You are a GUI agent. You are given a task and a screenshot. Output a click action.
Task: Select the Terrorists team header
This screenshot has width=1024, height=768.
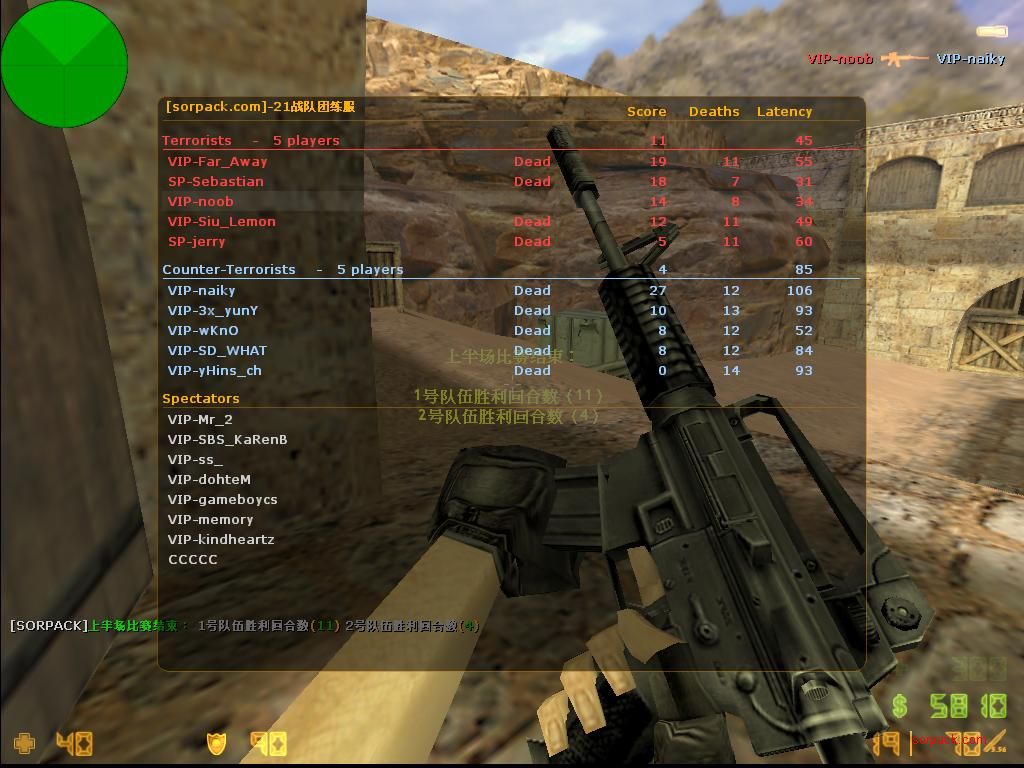(197, 140)
